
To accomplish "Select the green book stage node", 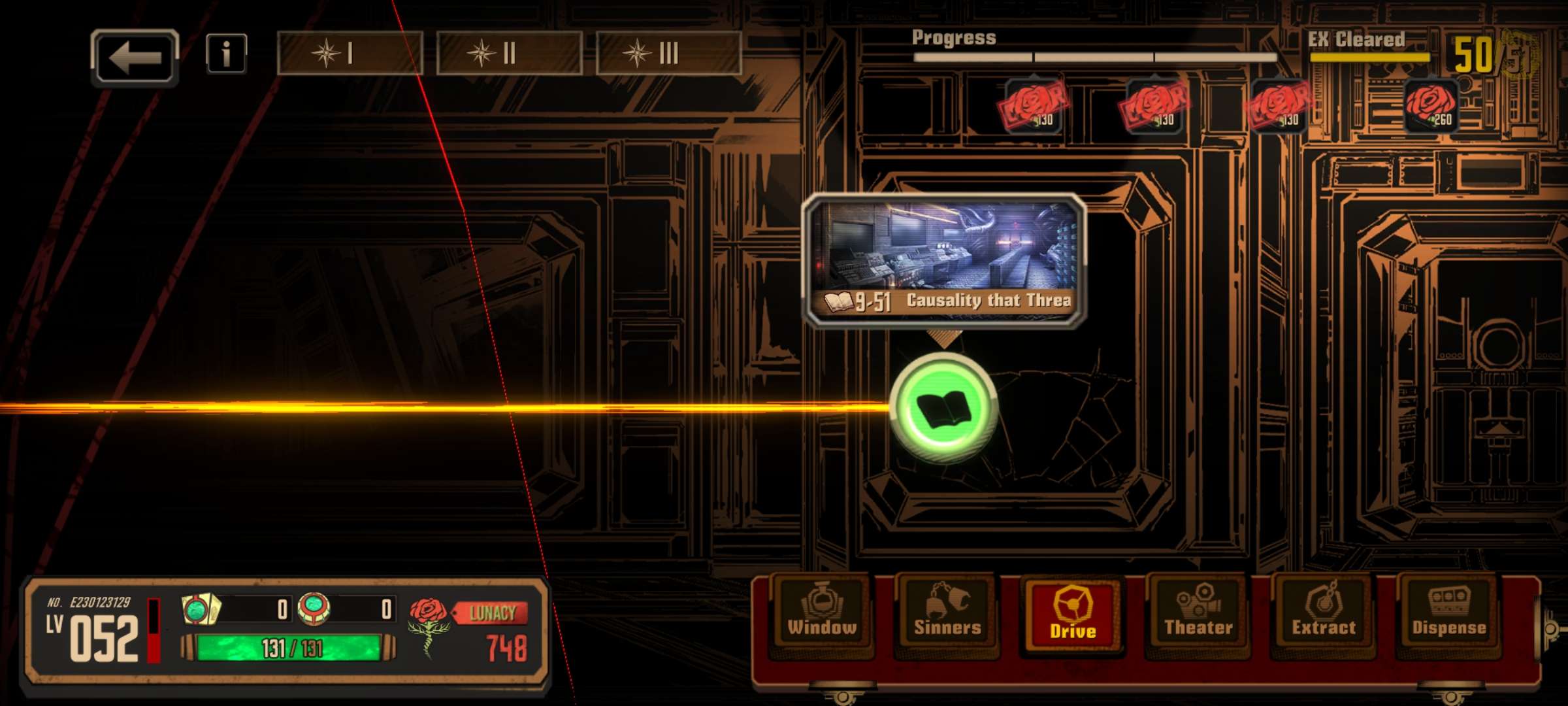I will coord(943,409).
